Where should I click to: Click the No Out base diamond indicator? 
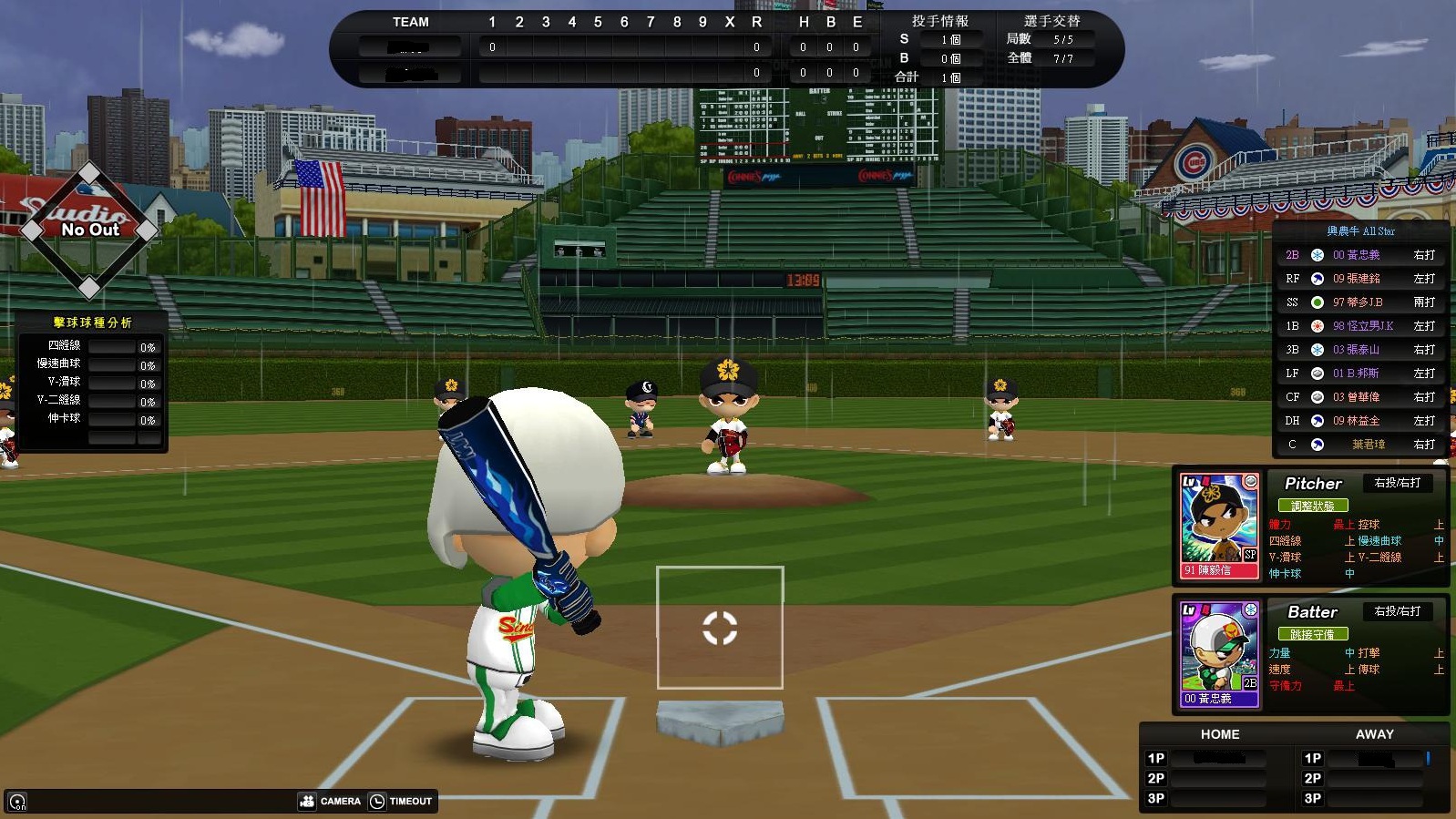(x=89, y=230)
